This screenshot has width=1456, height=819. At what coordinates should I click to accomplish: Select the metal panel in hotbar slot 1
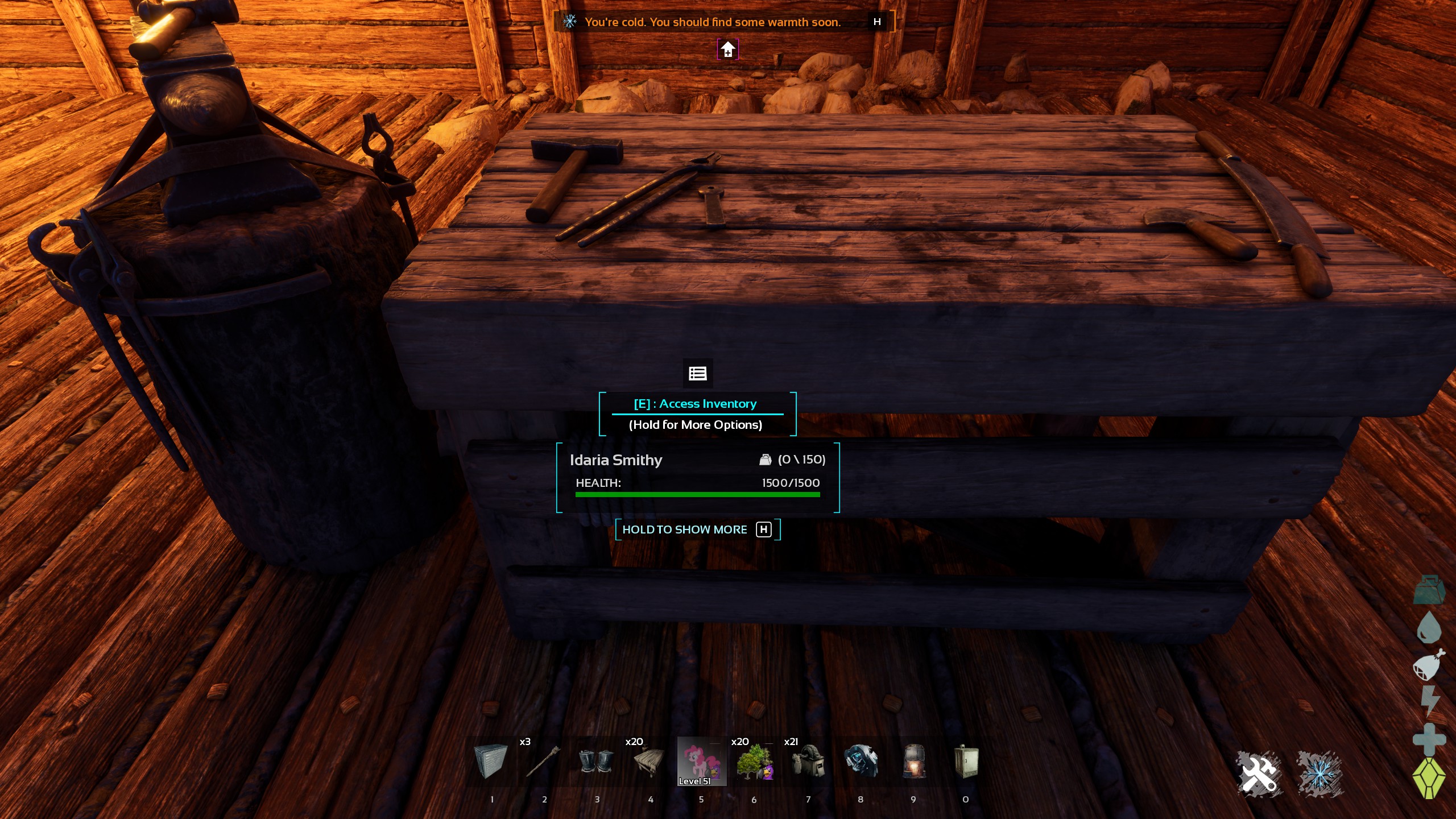tap(490, 762)
